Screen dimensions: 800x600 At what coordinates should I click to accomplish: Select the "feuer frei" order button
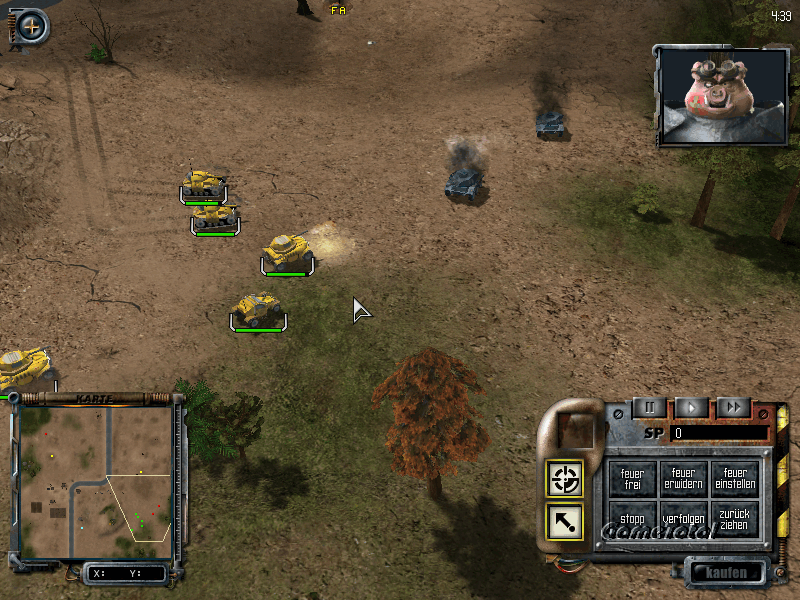(632, 478)
